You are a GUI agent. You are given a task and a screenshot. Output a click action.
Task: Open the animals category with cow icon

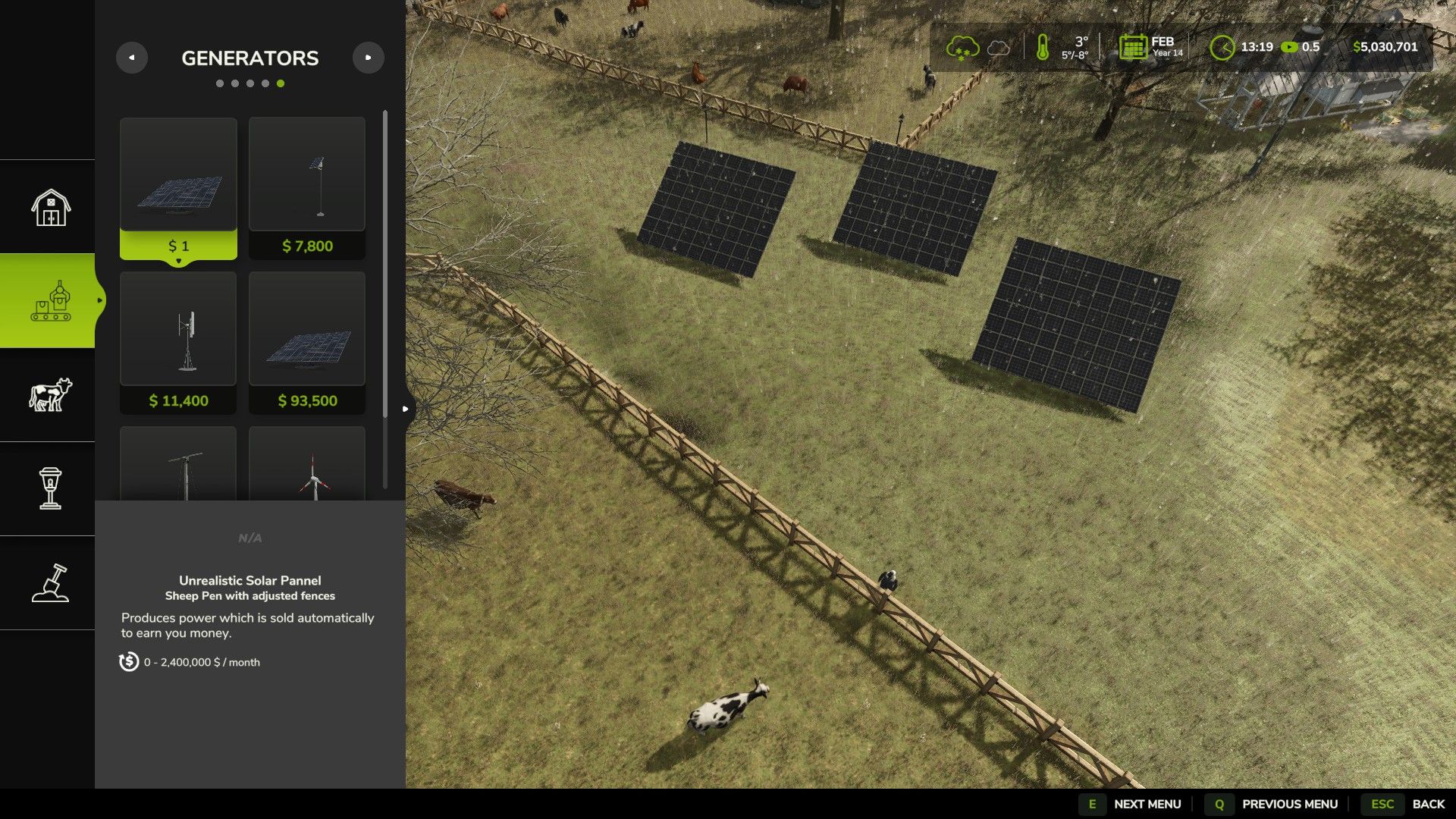click(x=50, y=395)
